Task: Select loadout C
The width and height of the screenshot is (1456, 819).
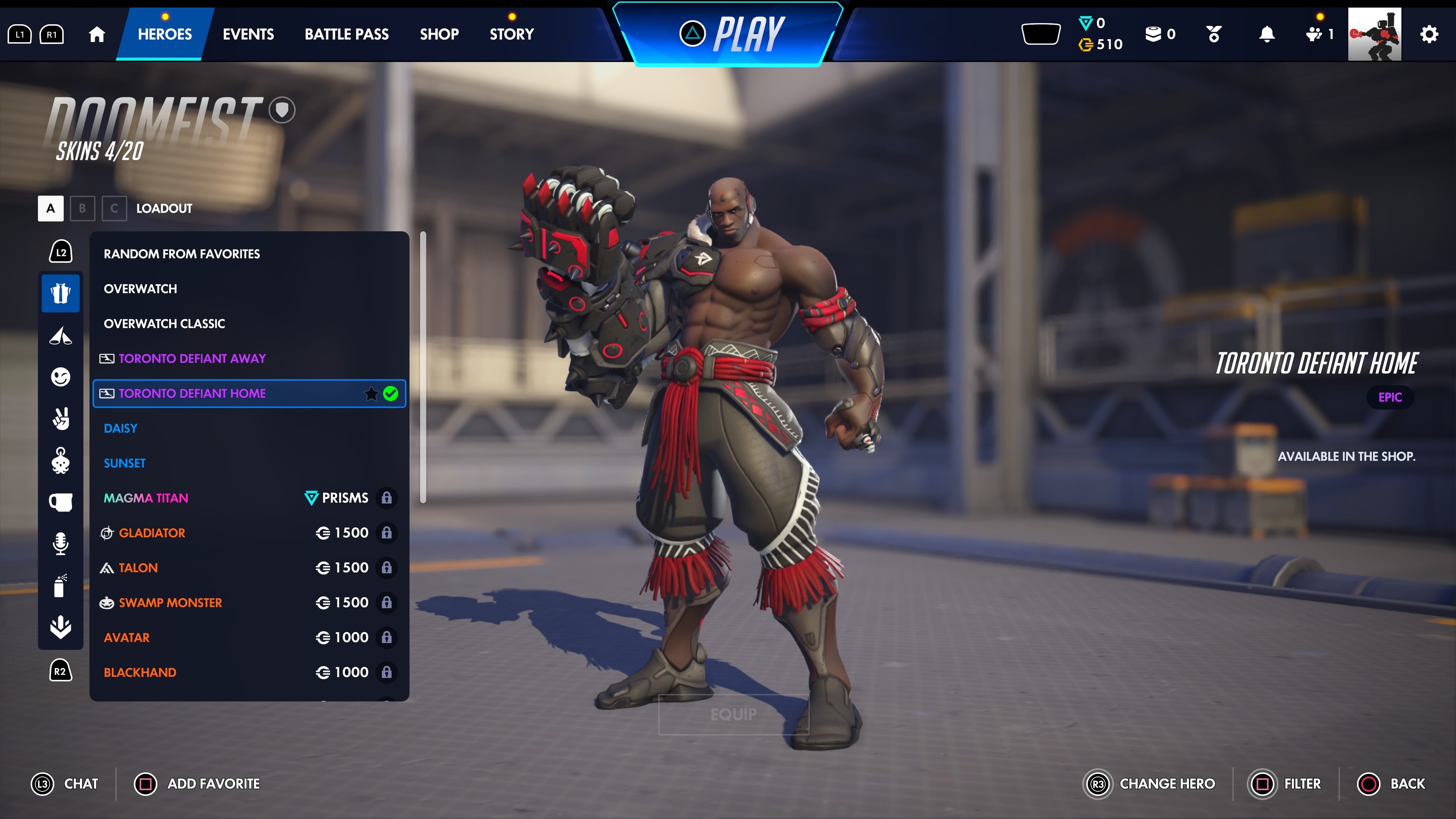Action: (x=114, y=209)
